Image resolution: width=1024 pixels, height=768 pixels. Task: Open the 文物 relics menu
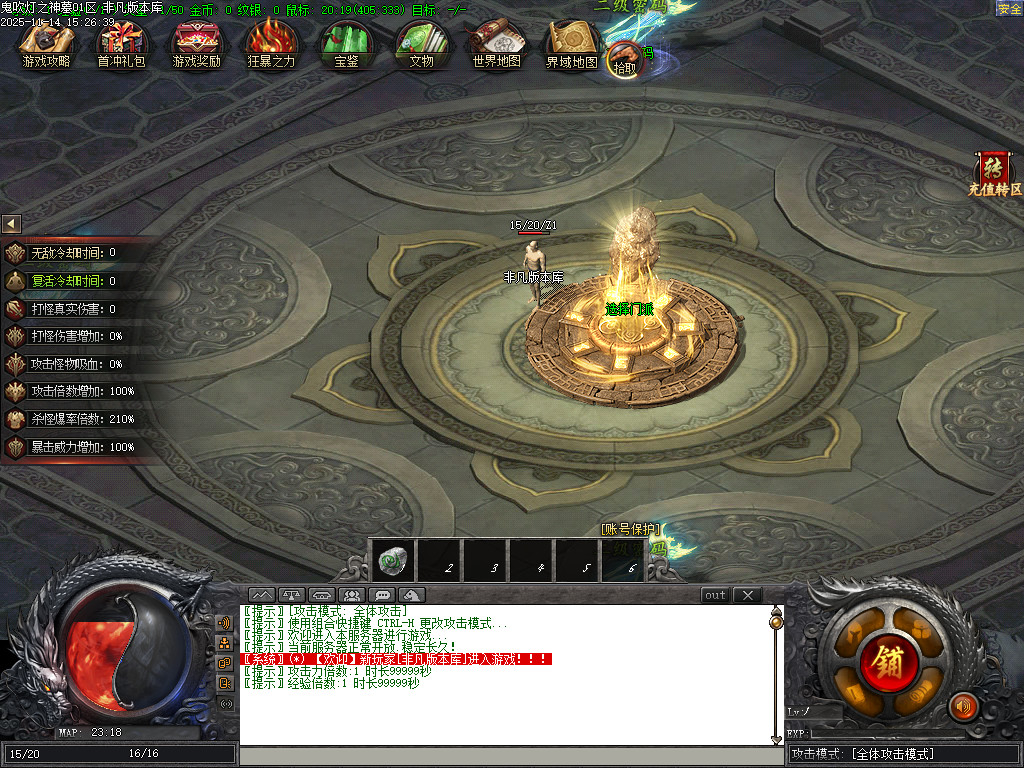(421, 45)
